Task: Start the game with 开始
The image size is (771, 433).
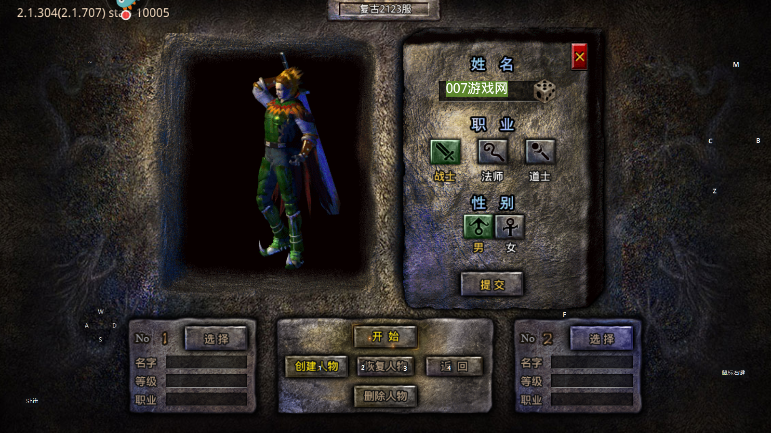Action: pos(385,337)
